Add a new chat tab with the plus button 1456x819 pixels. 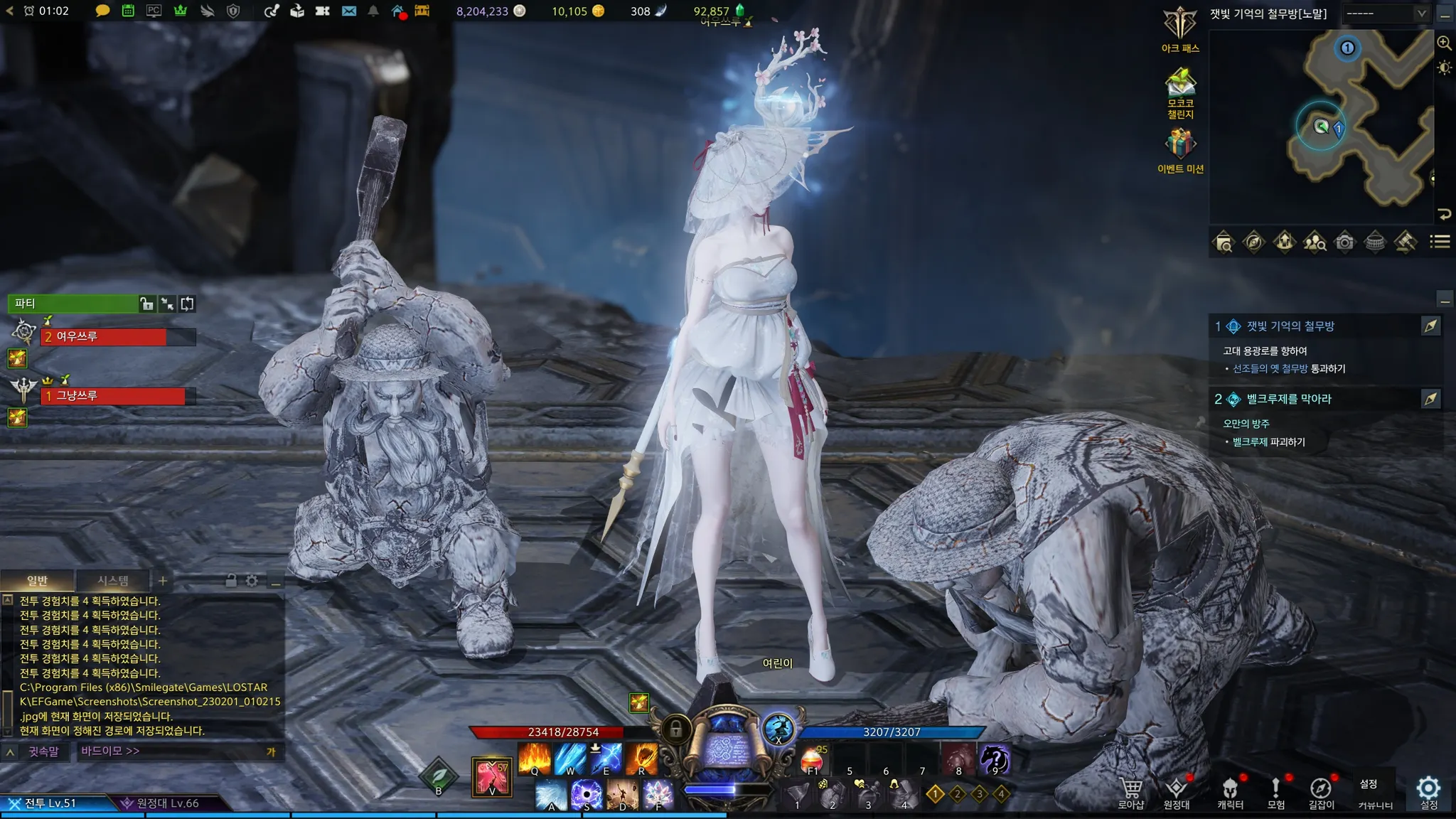[x=163, y=581]
